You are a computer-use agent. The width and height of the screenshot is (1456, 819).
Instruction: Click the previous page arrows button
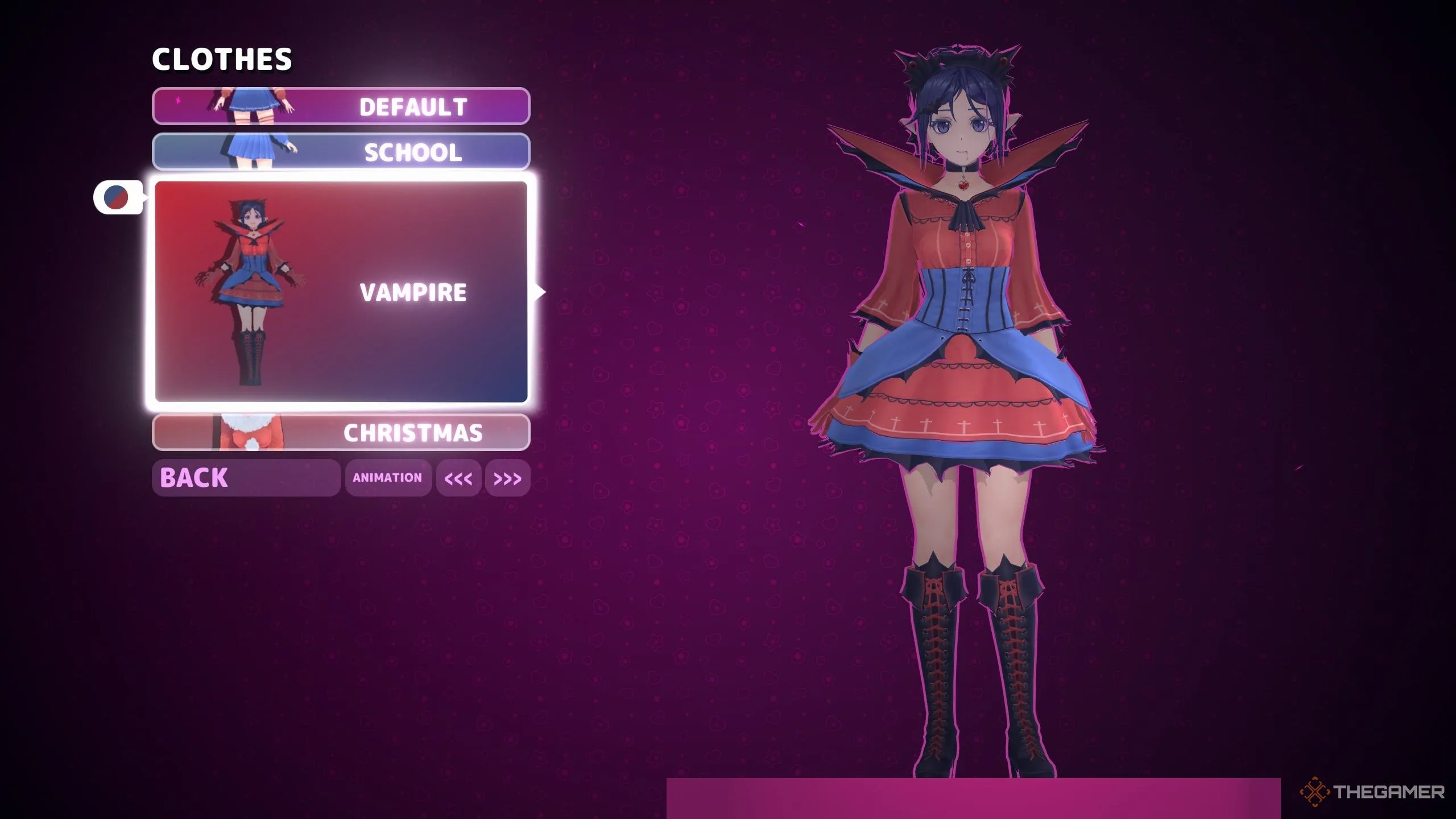click(x=458, y=478)
